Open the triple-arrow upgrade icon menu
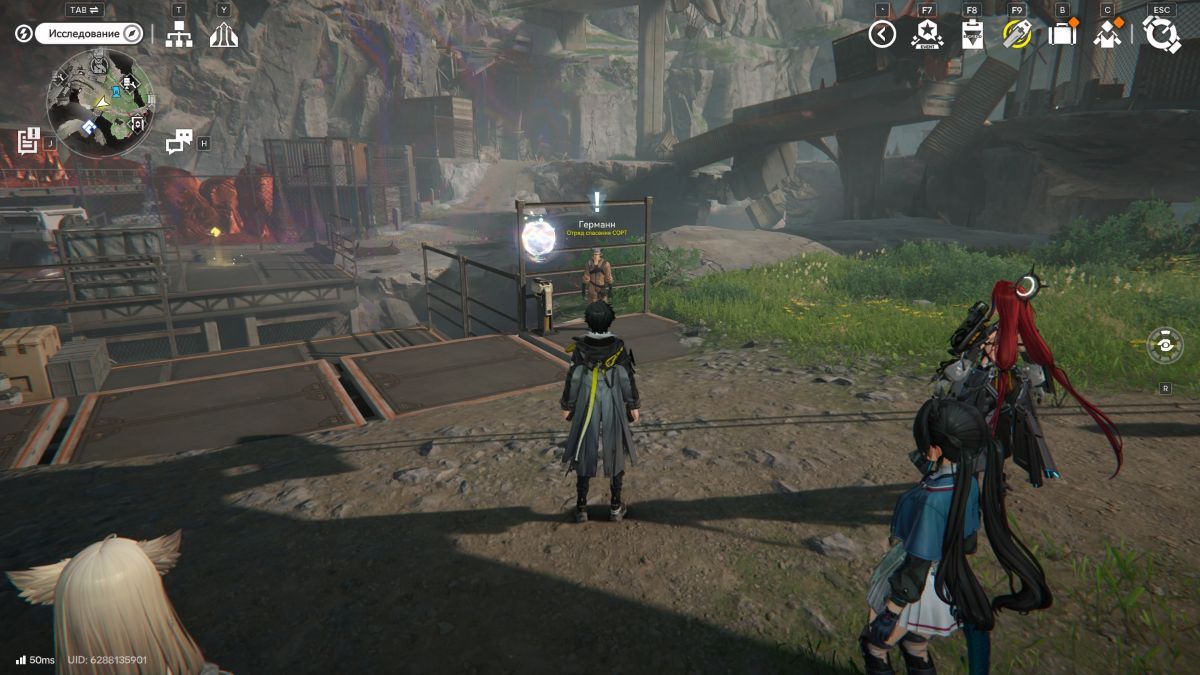 tap(223, 34)
